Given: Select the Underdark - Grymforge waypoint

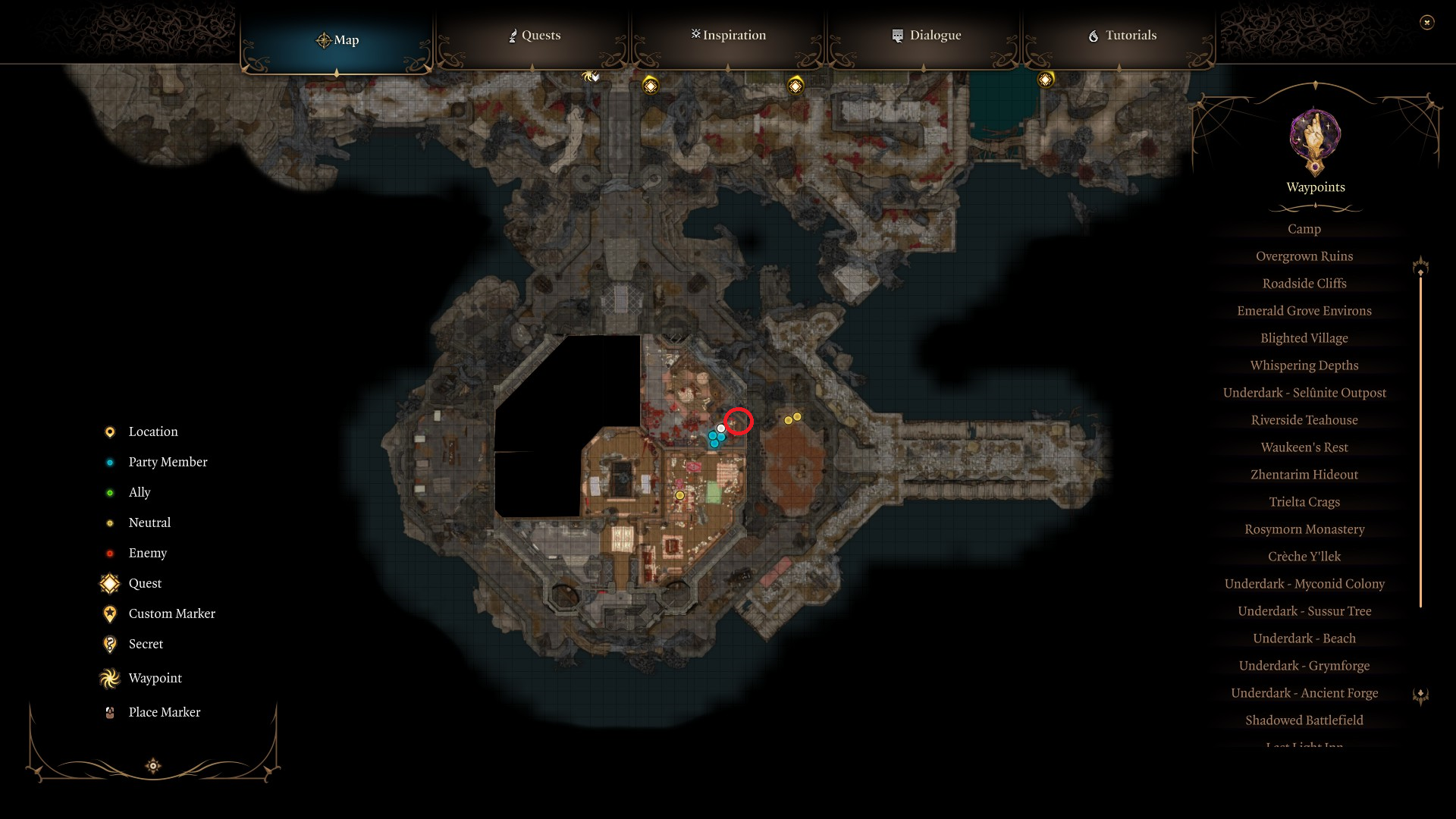Looking at the screenshot, I should 1304,665.
